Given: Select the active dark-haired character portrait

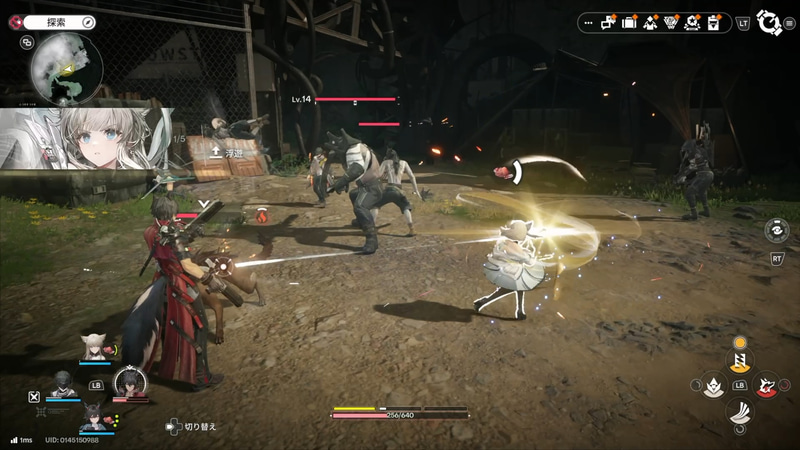Looking at the screenshot, I should tap(130, 382).
